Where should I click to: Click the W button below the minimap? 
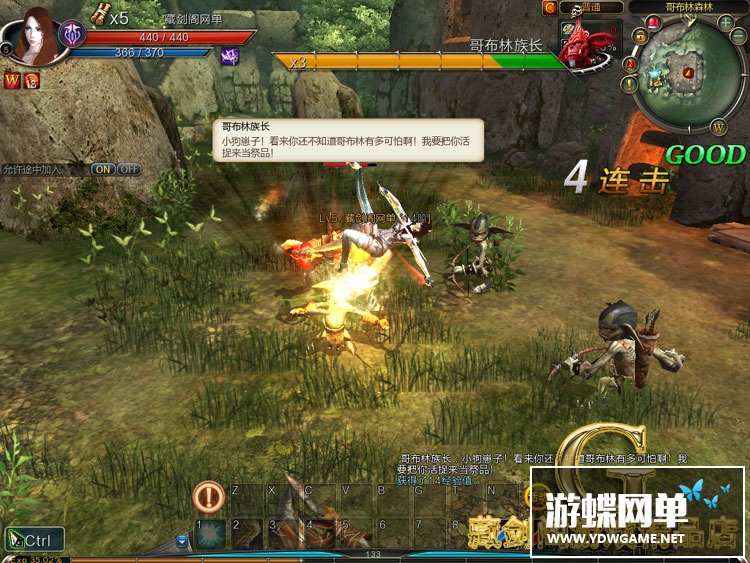pyautogui.click(x=718, y=127)
